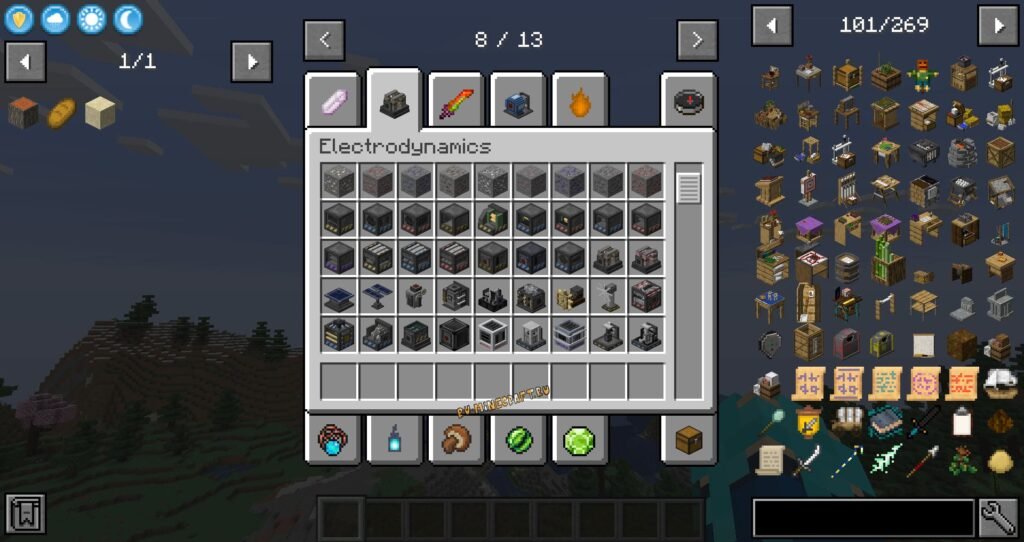Select the flame icon tab

point(580,101)
